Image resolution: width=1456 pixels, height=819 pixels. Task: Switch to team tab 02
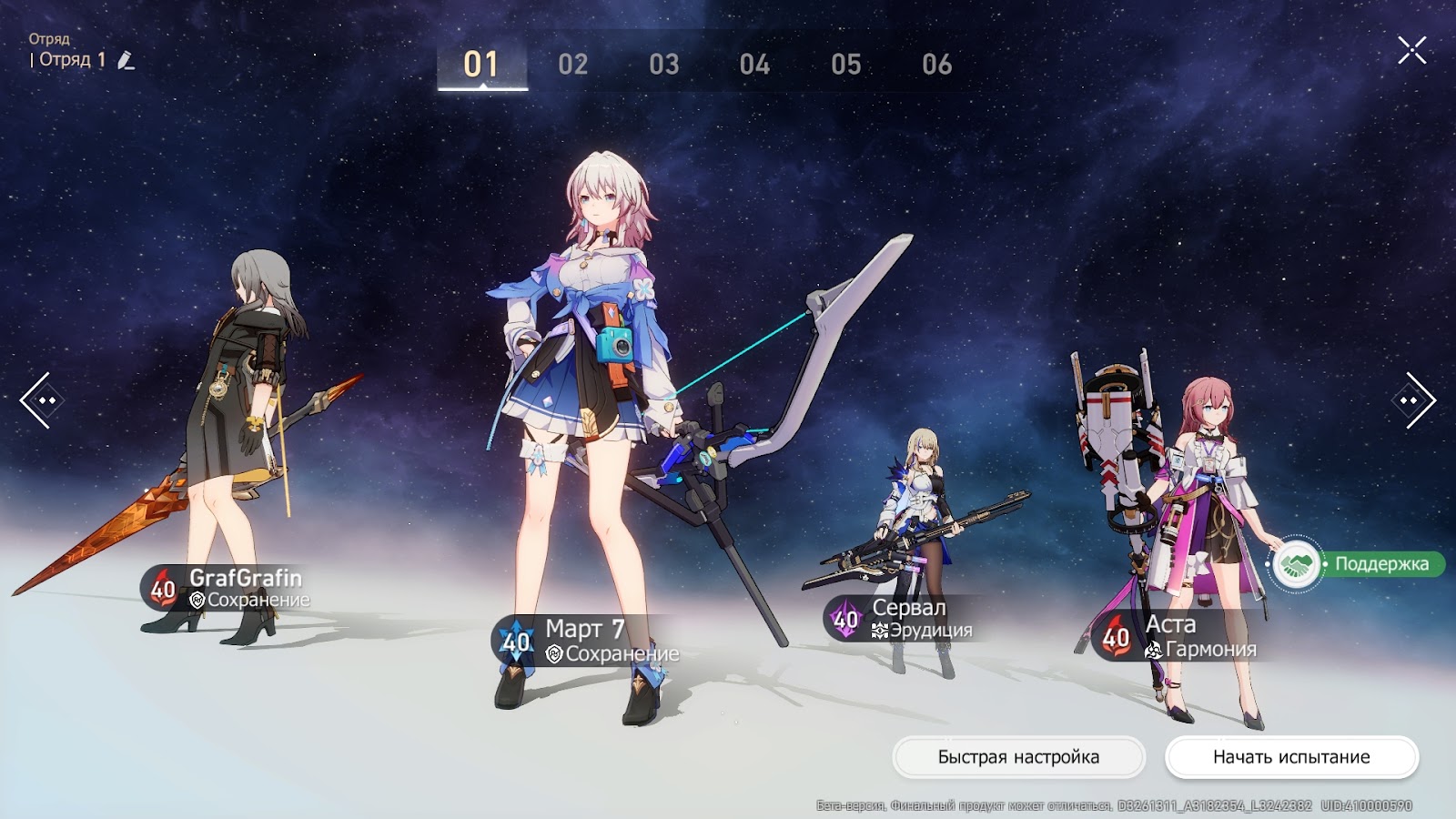tap(572, 64)
